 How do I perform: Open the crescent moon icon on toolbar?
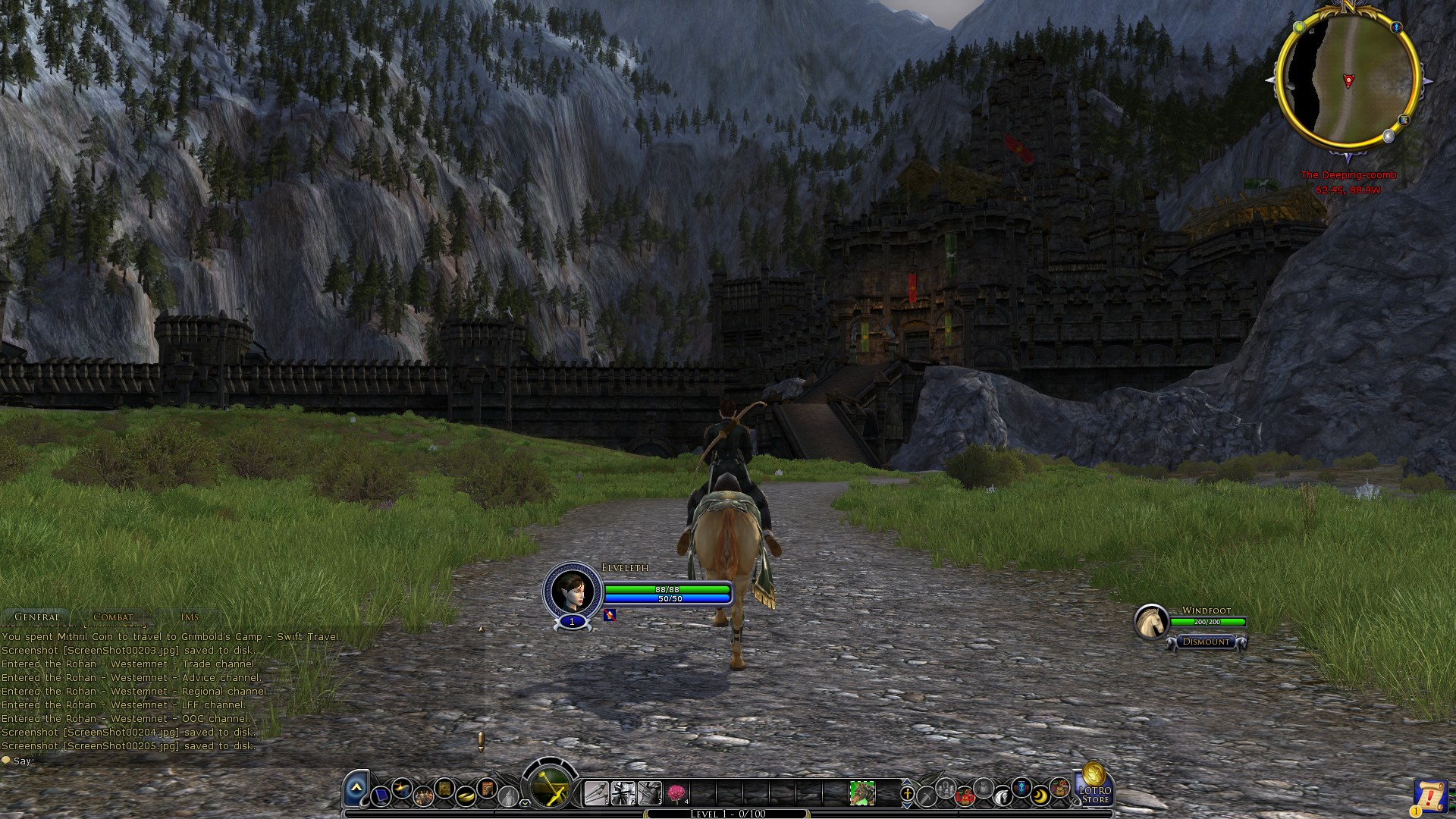pyautogui.click(x=1040, y=794)
